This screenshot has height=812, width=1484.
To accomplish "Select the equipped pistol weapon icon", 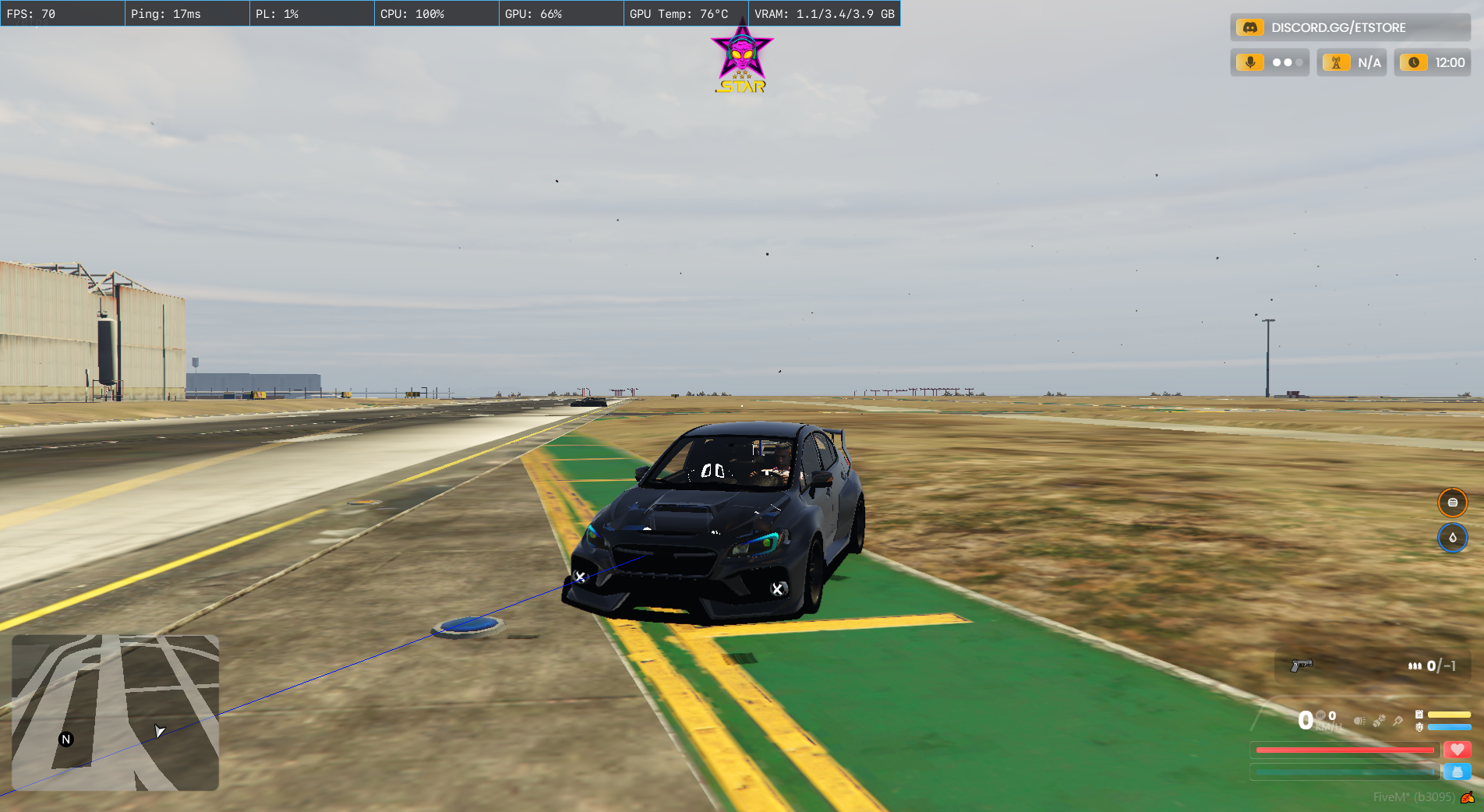I will [1301, 665].
